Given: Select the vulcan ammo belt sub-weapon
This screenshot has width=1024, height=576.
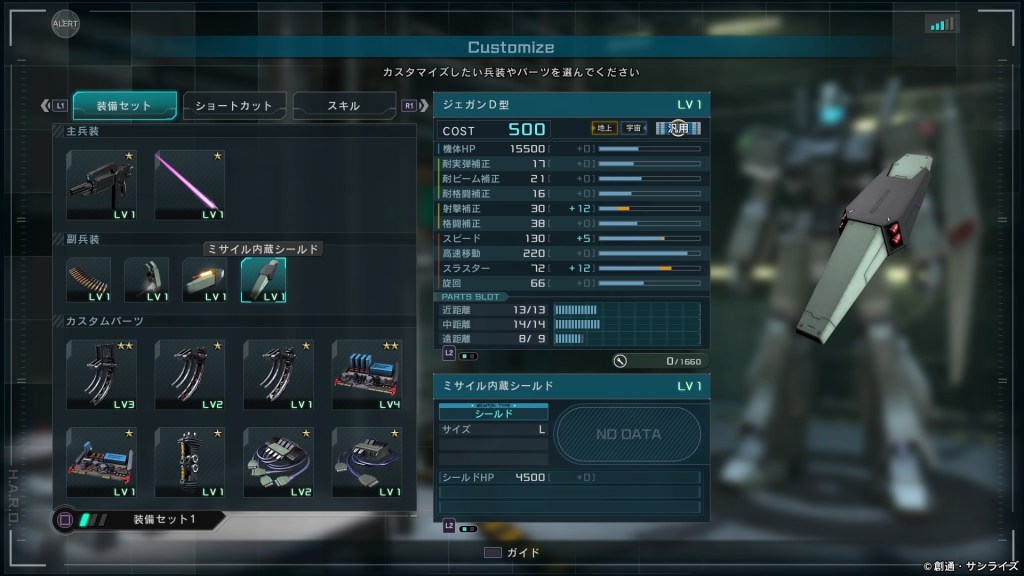Looking at the screenshot, I should tap(89, 280).
